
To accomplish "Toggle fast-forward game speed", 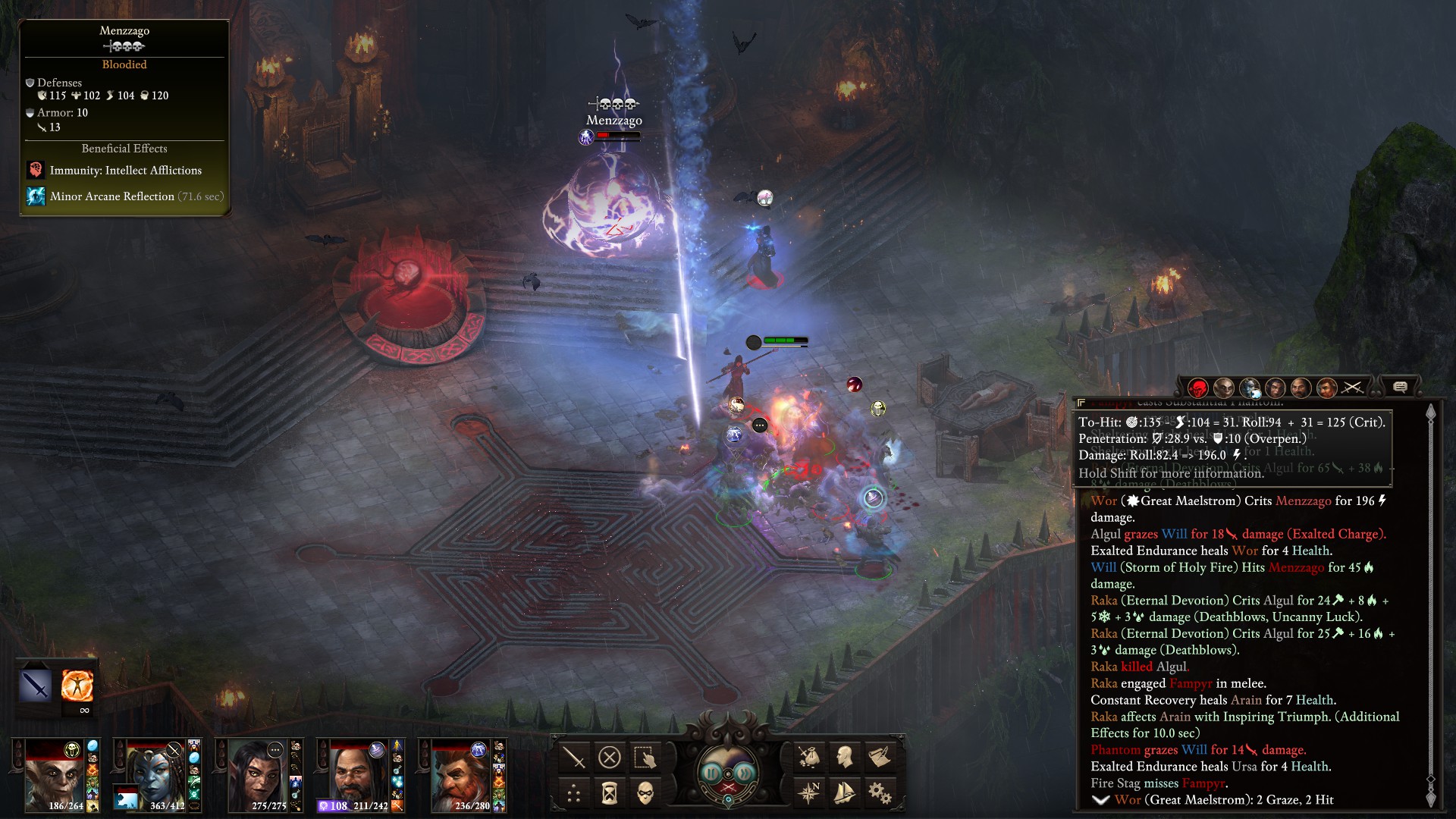I will (x=746, y=773).
